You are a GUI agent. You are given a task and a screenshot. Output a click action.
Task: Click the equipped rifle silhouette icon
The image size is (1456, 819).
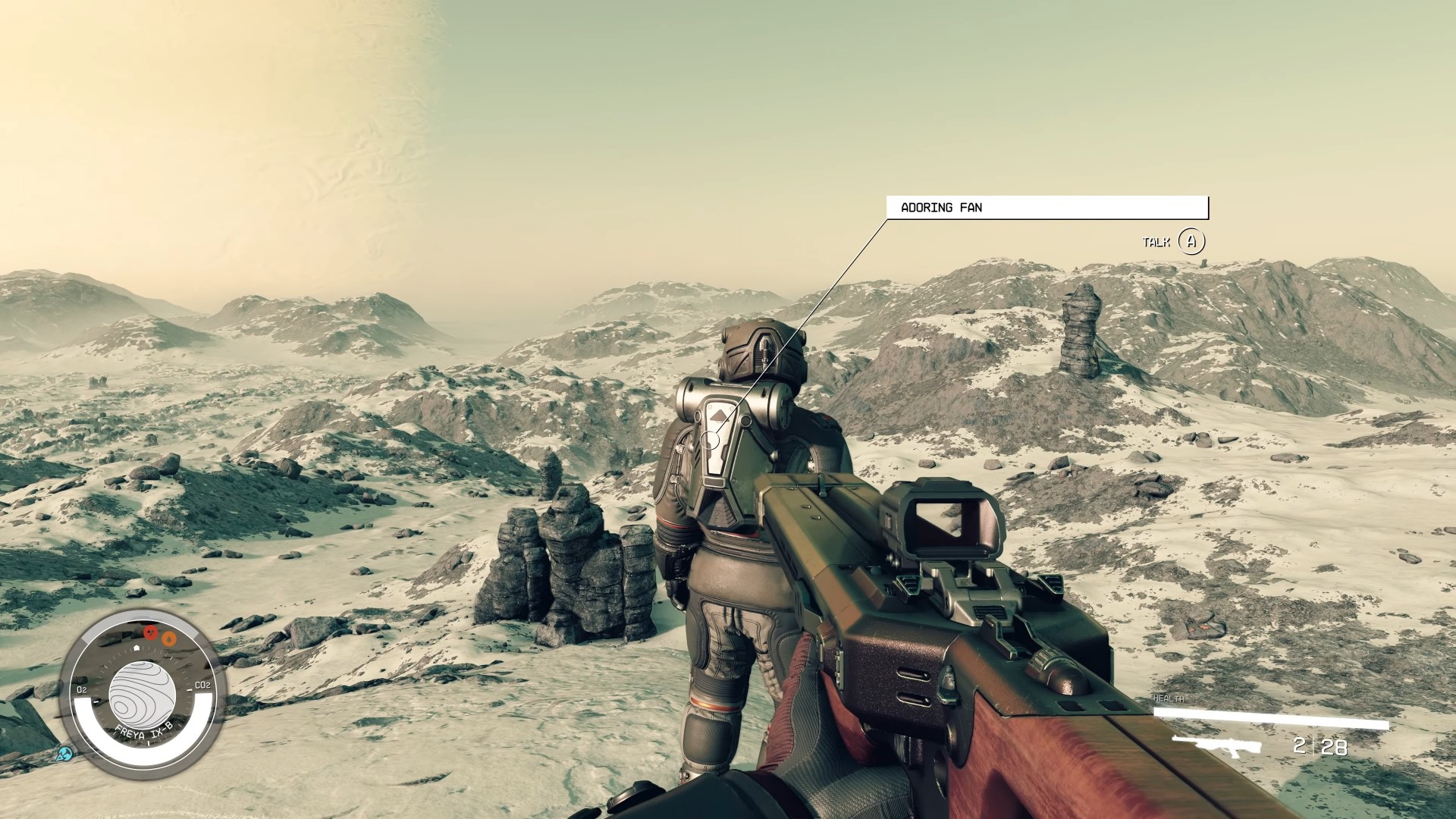click(x=1216, y=745)
